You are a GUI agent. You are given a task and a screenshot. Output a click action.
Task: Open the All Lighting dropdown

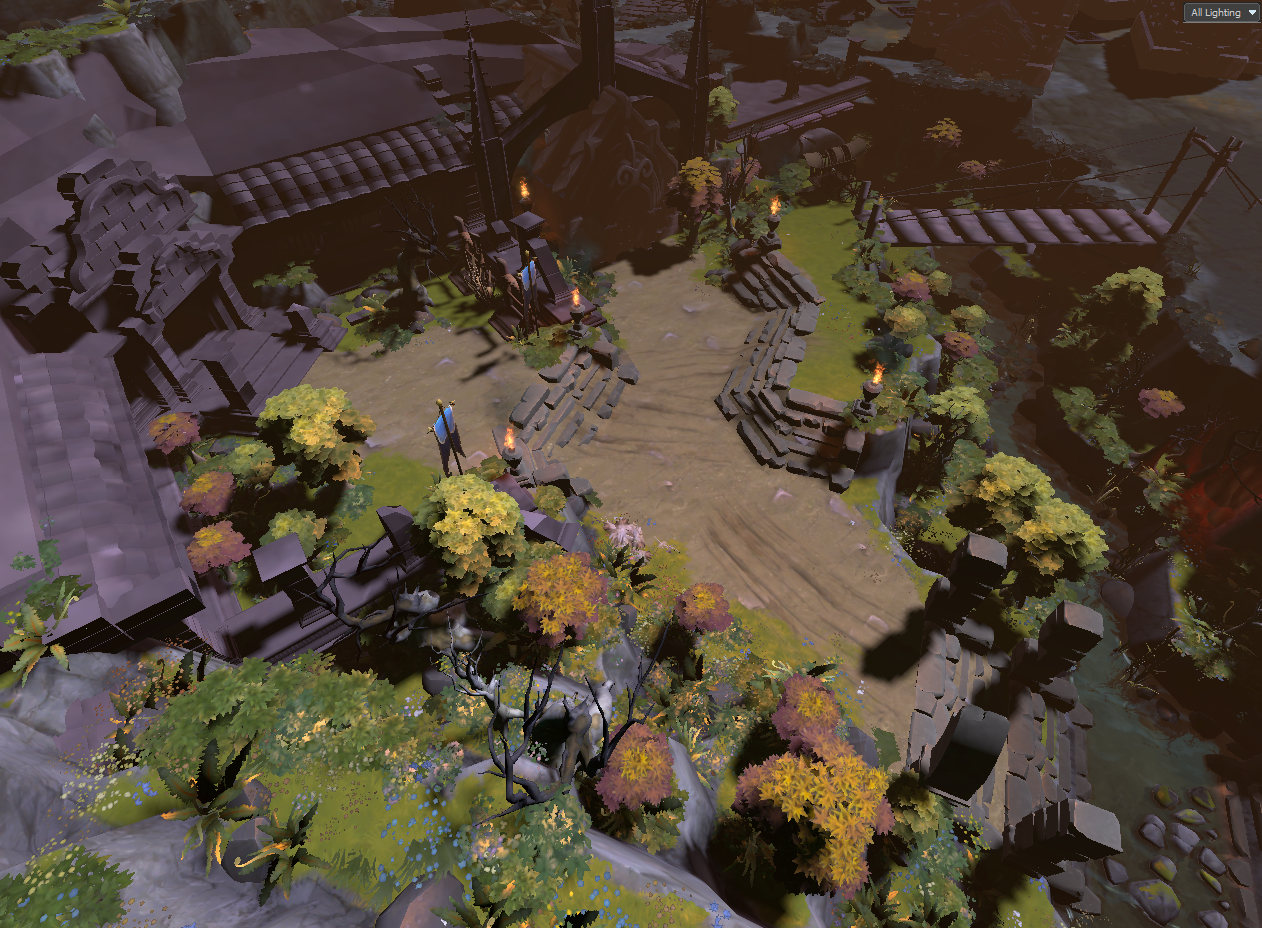[x=1221, y=13]
